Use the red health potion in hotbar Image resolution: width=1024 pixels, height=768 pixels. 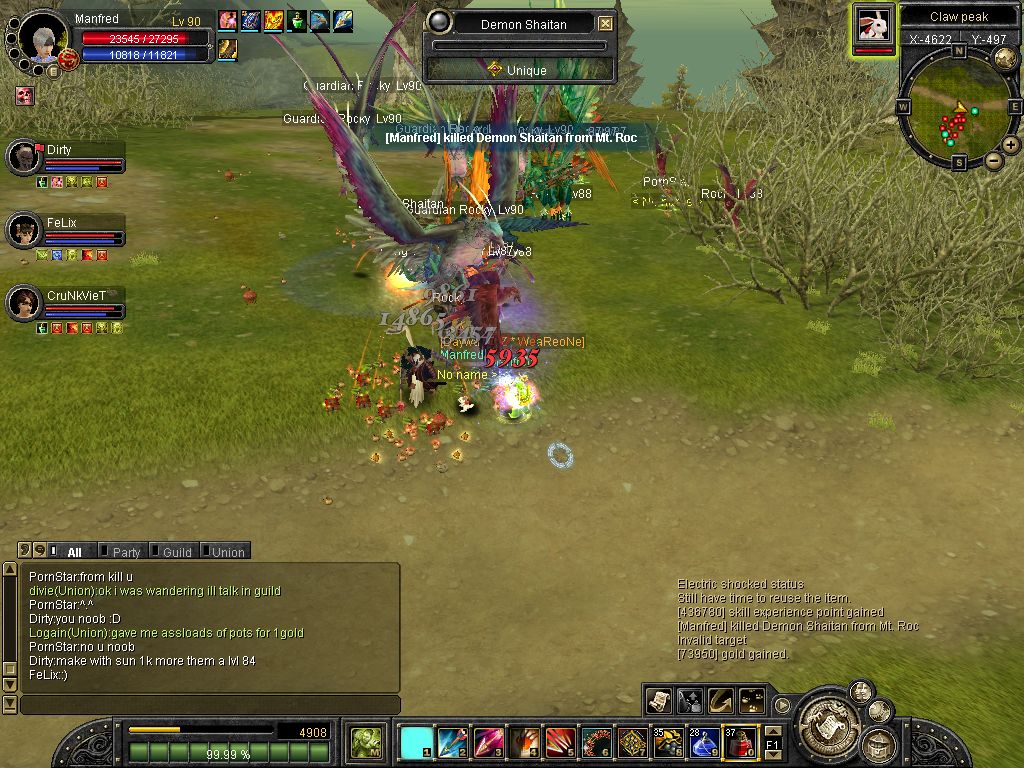click(740, 742)
